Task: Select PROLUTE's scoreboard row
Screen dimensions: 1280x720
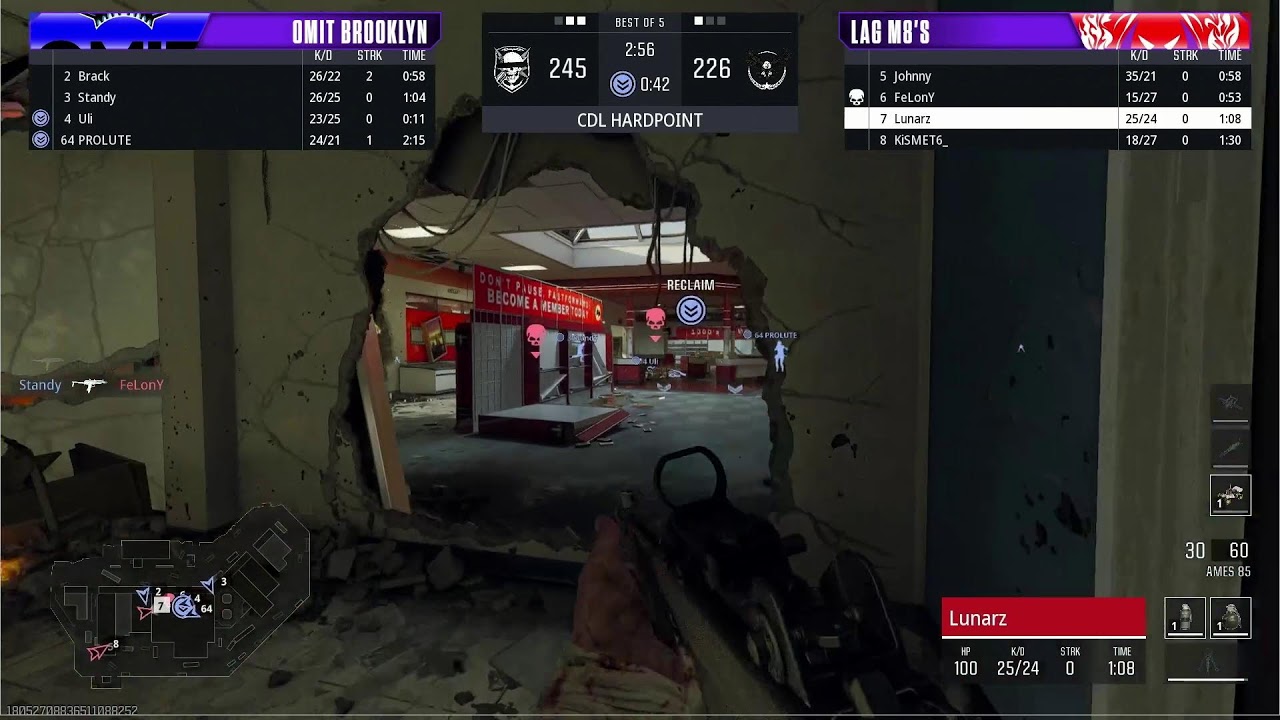Action: (x=232, y=140)
